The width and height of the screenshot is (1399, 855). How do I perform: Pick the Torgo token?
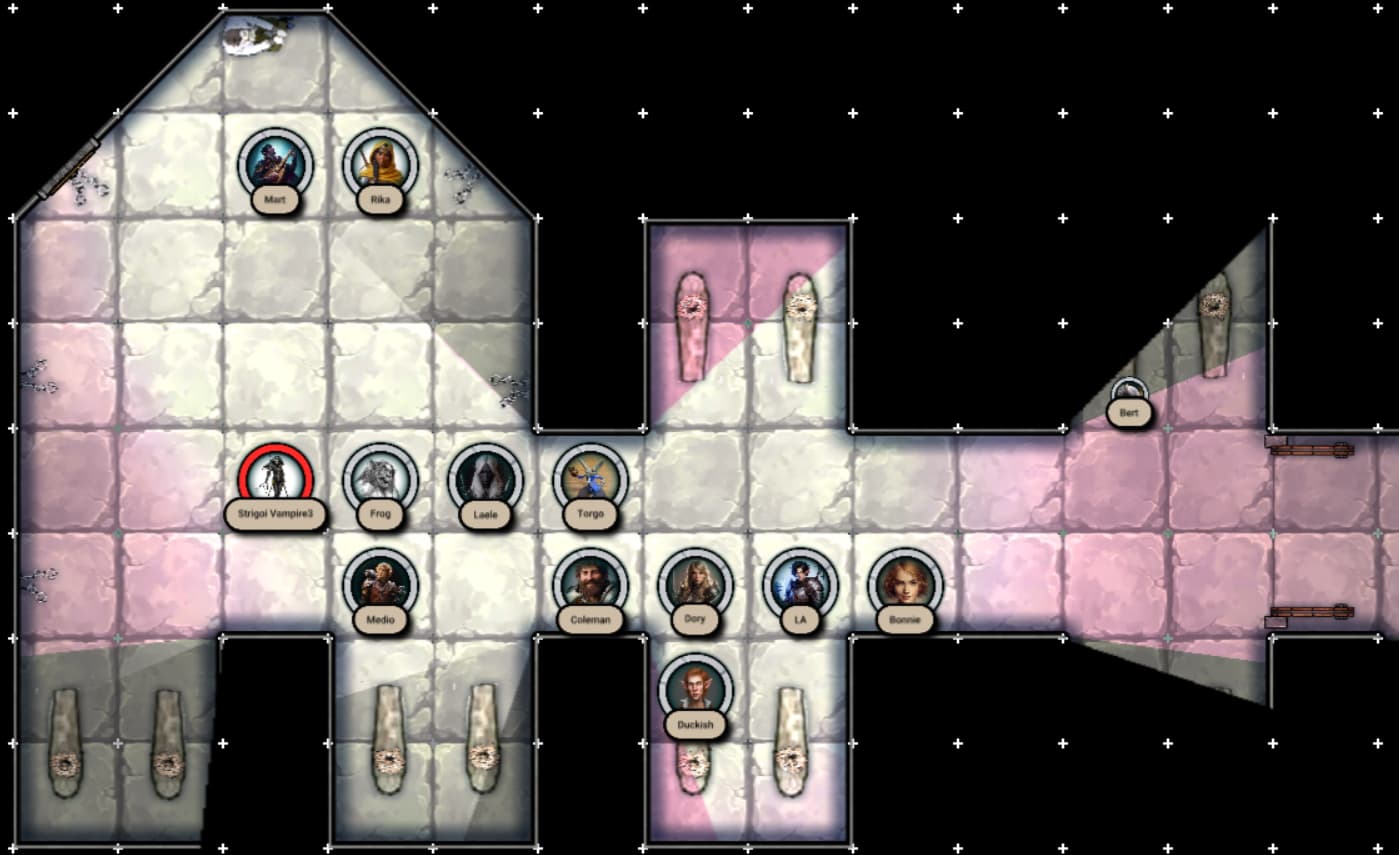click(590, 479)
